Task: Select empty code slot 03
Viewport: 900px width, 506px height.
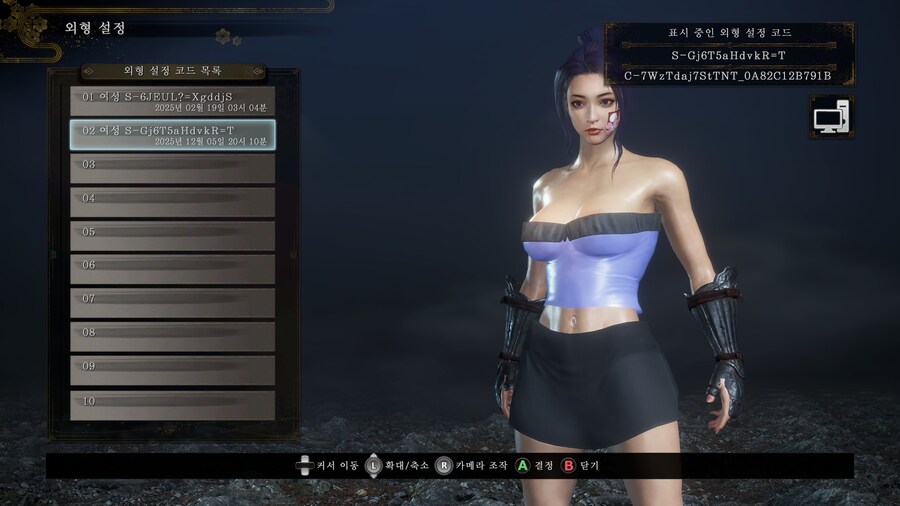Action: [x=172, y=169]
